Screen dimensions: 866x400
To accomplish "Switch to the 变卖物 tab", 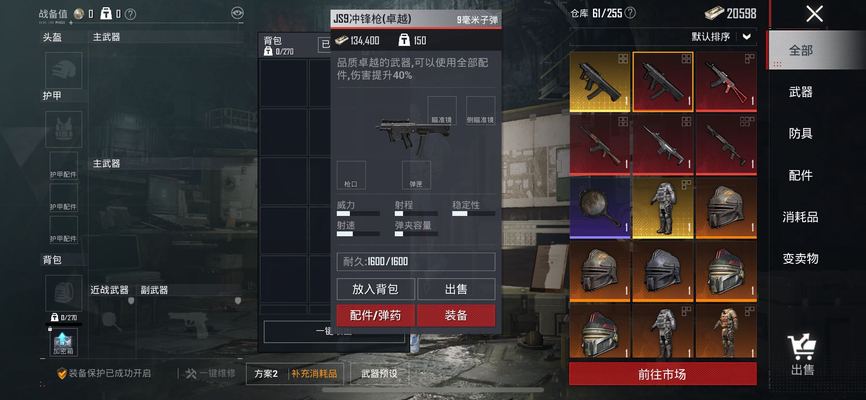I will 800,258.
